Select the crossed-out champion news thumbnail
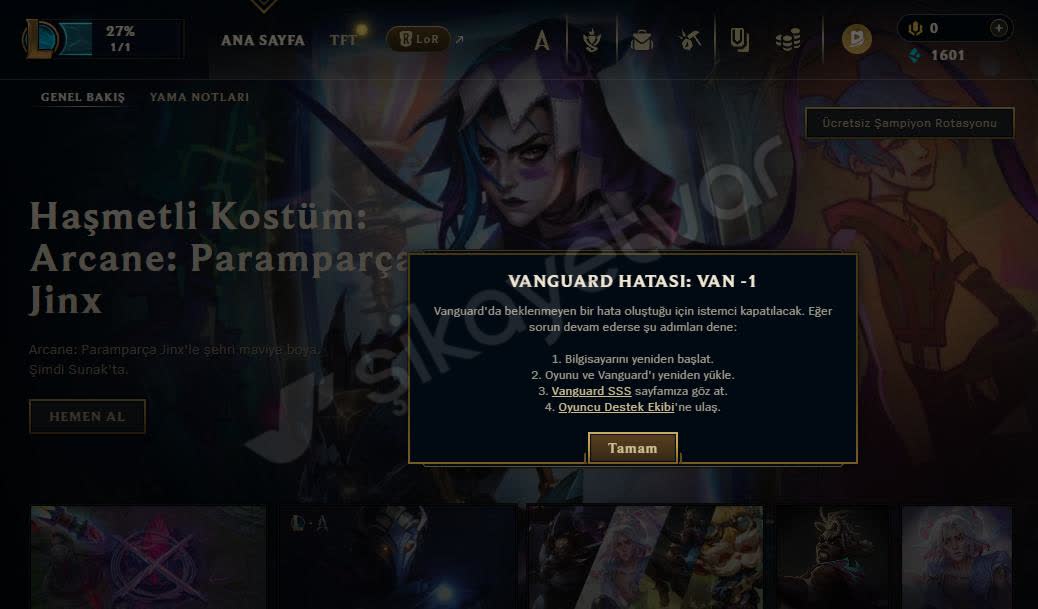 [148, 556]
